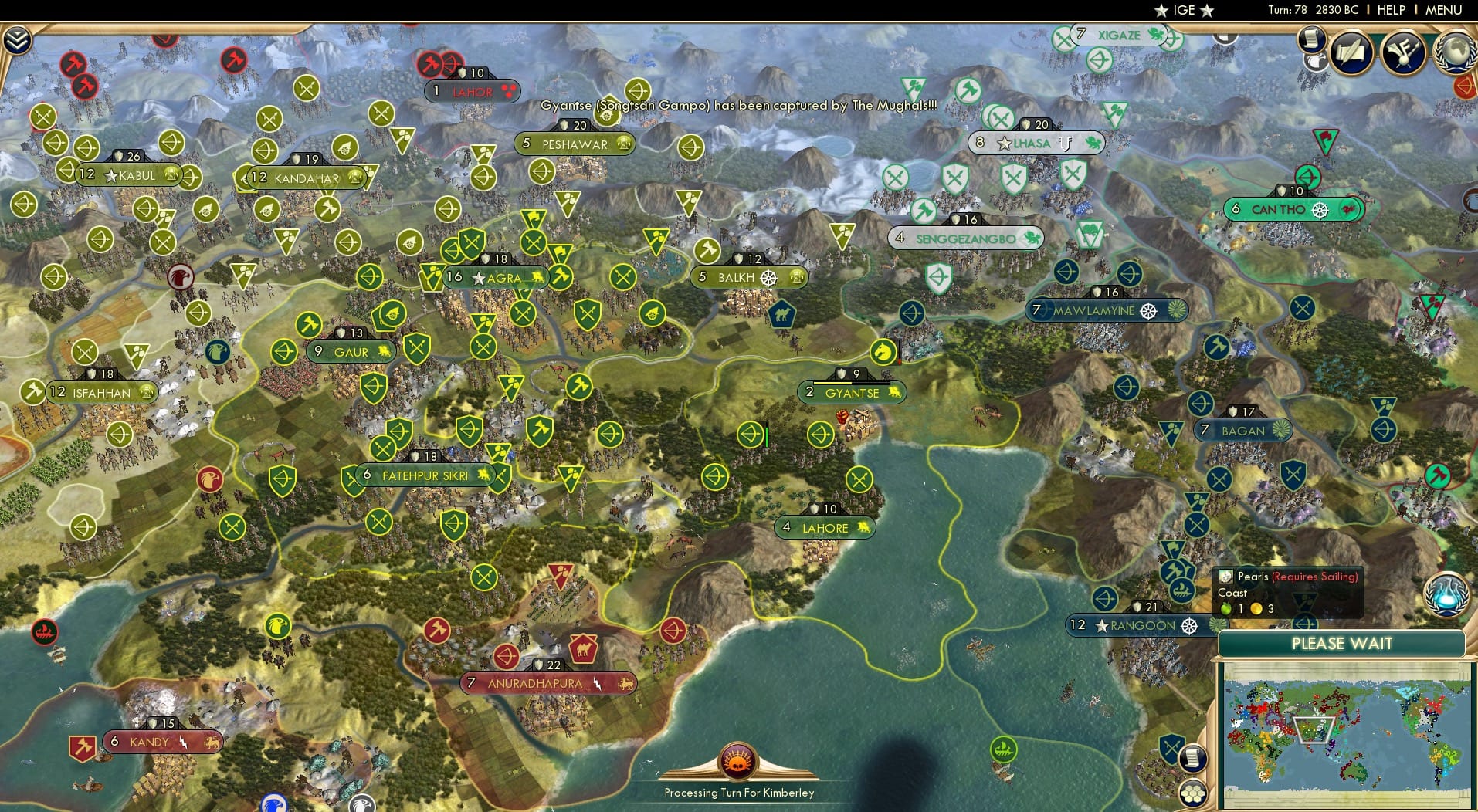Open the Civilopedia scroll beside the minimap
1478x812 pixels.
(1193, 758)
